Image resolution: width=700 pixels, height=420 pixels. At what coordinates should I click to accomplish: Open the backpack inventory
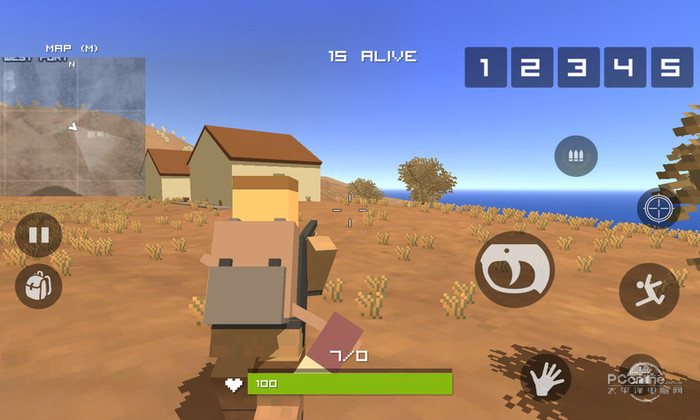(x=38, y=287)
